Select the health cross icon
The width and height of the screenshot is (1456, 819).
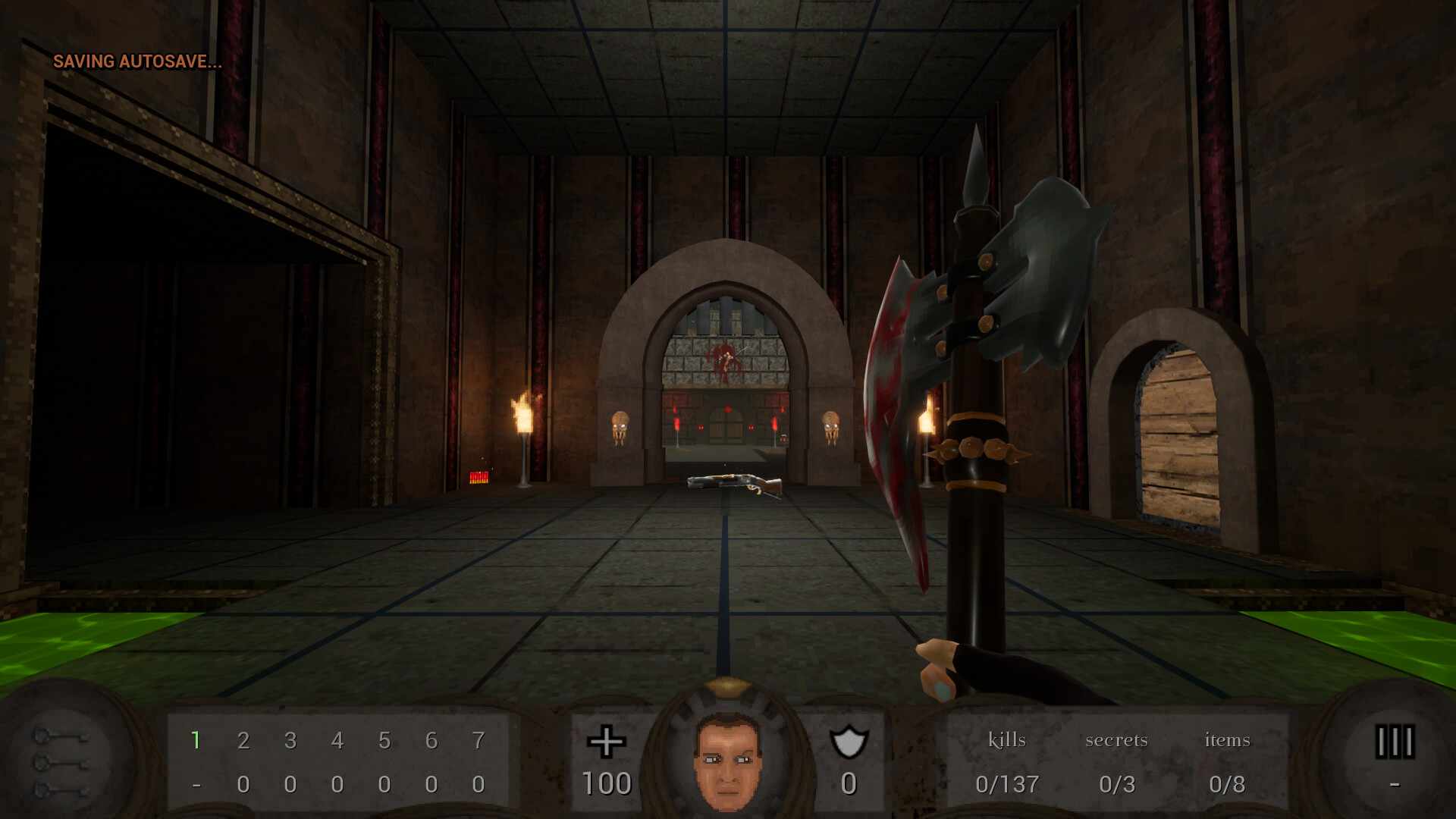coord(606,740)
